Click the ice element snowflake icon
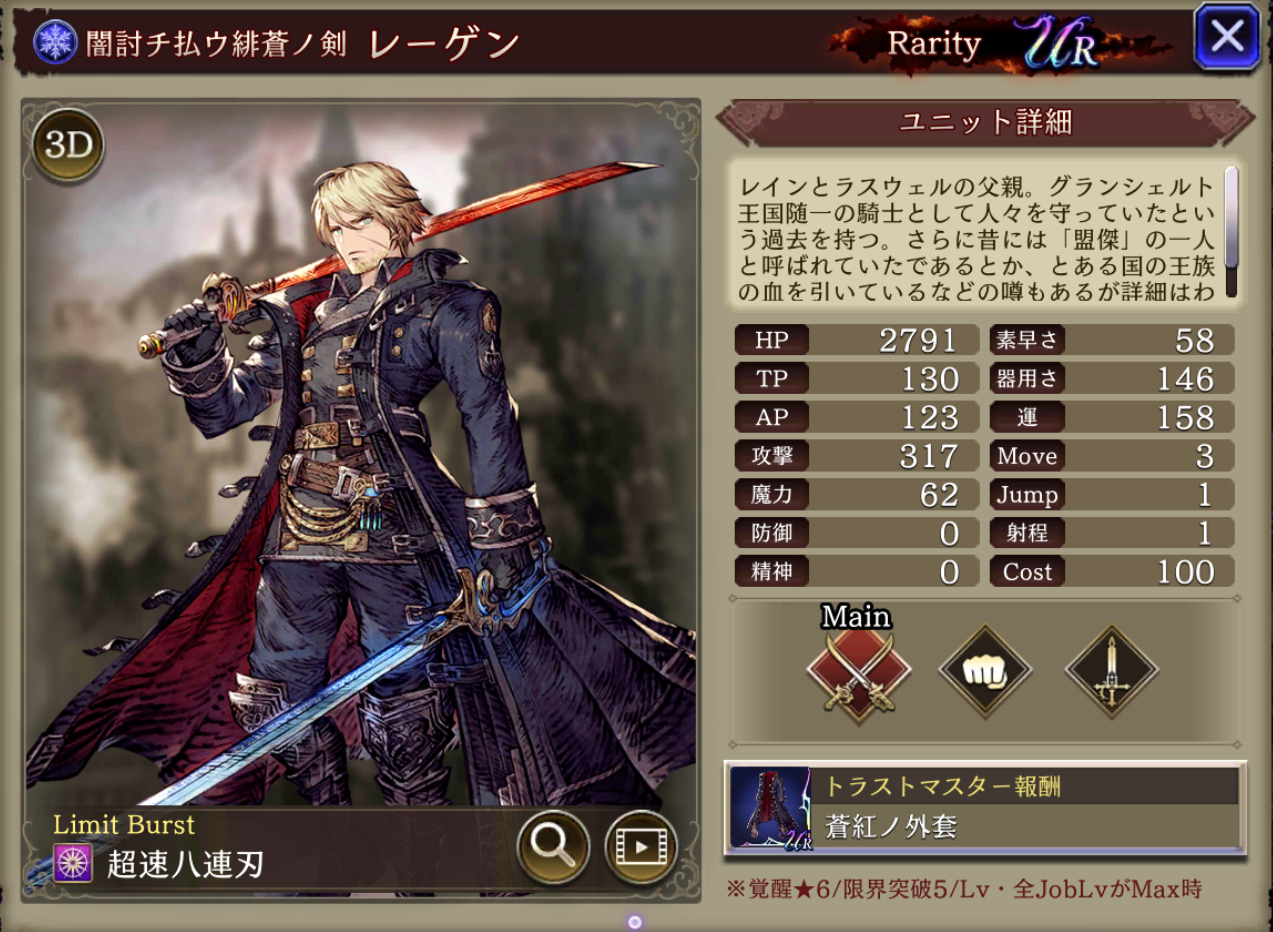 pyautogui.click(x=55, y=43)
